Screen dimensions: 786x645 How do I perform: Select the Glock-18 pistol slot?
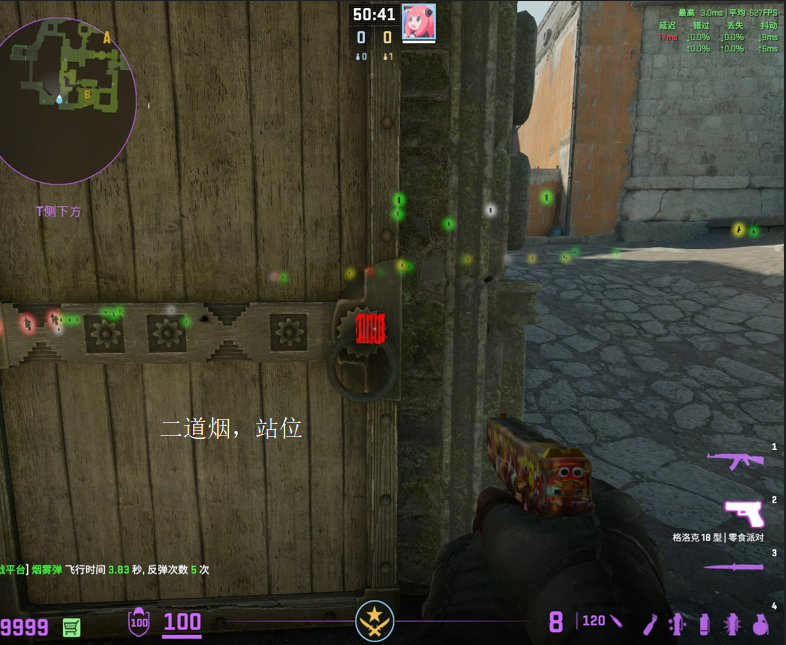pyautogui.click(x=743, y=513)
